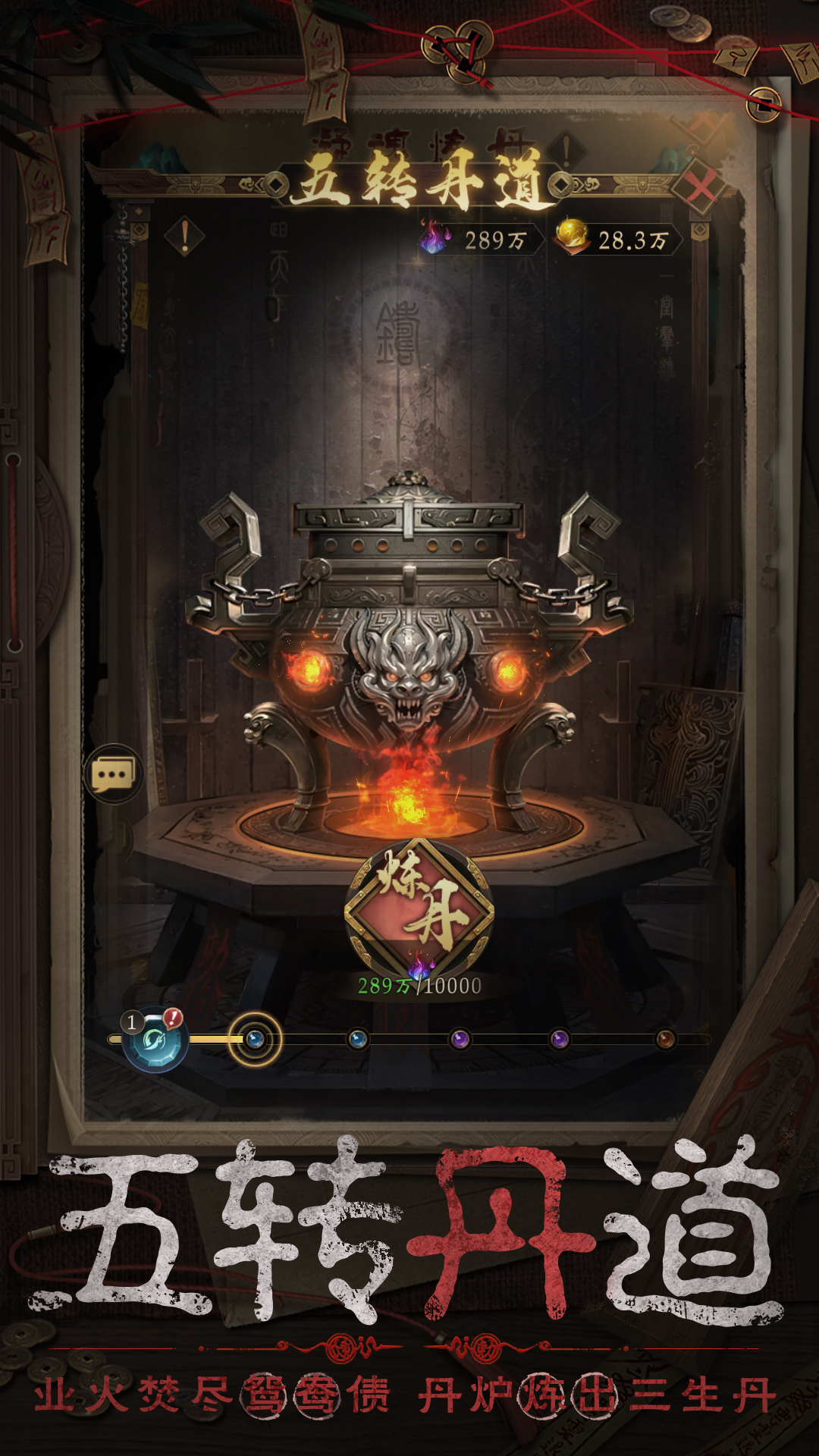Select the level 1 furnace stage icon
Viewport: 819px width, 1456px height.
(156, 1040)
